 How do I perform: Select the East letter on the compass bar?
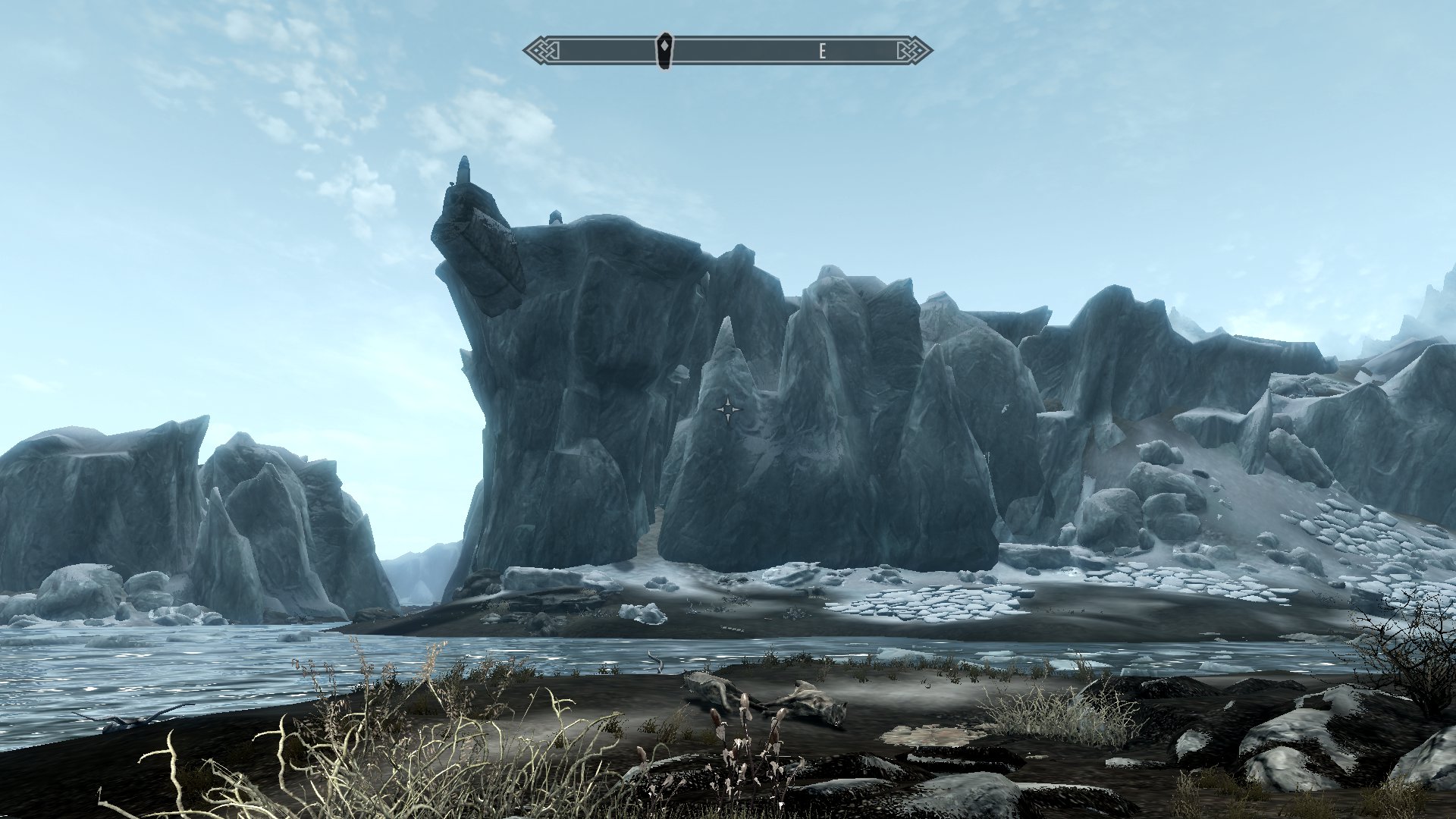(822, 52)
